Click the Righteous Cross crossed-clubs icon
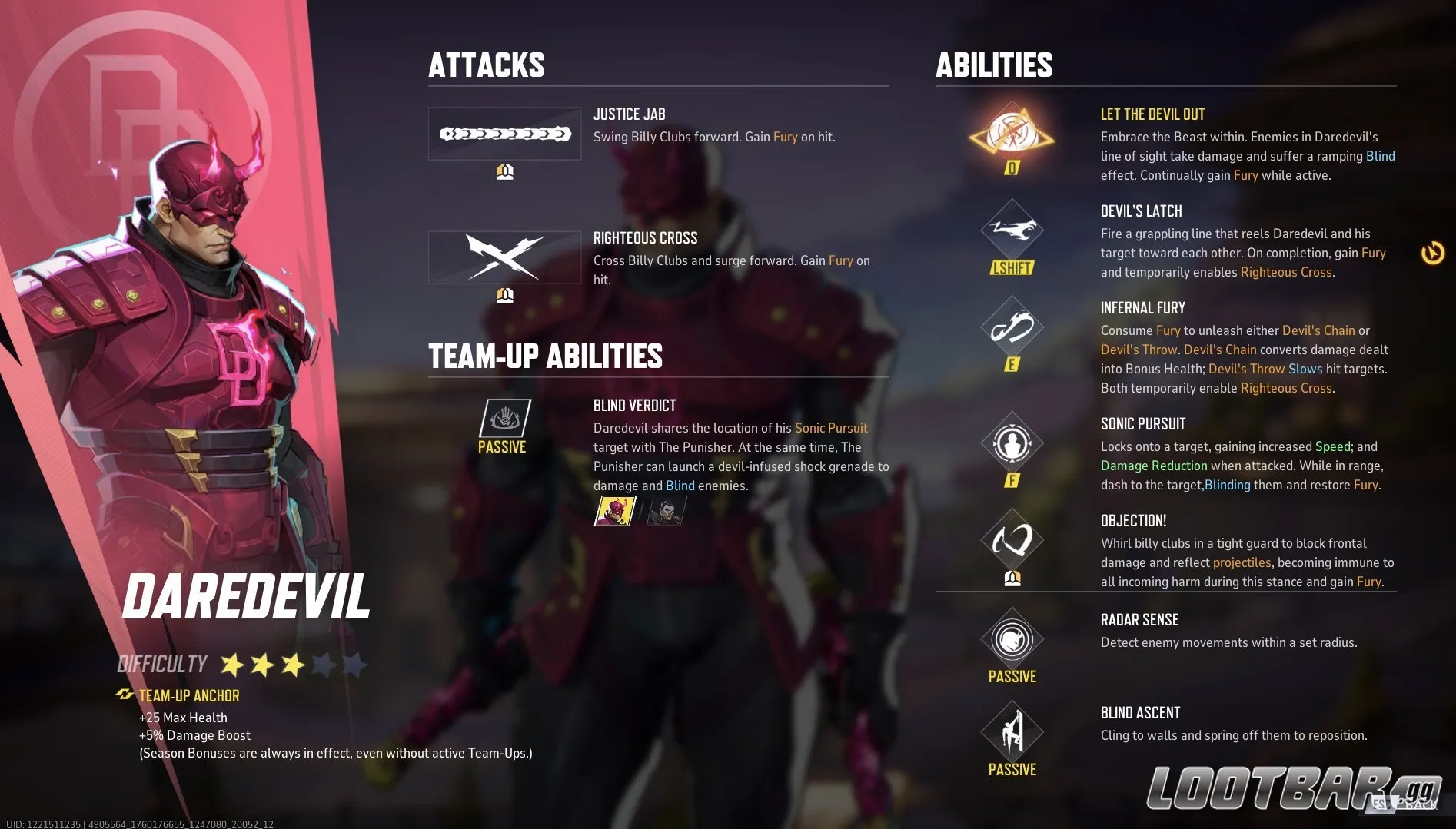This screenshot has width=1456, height=829. [x=504, y=257]
